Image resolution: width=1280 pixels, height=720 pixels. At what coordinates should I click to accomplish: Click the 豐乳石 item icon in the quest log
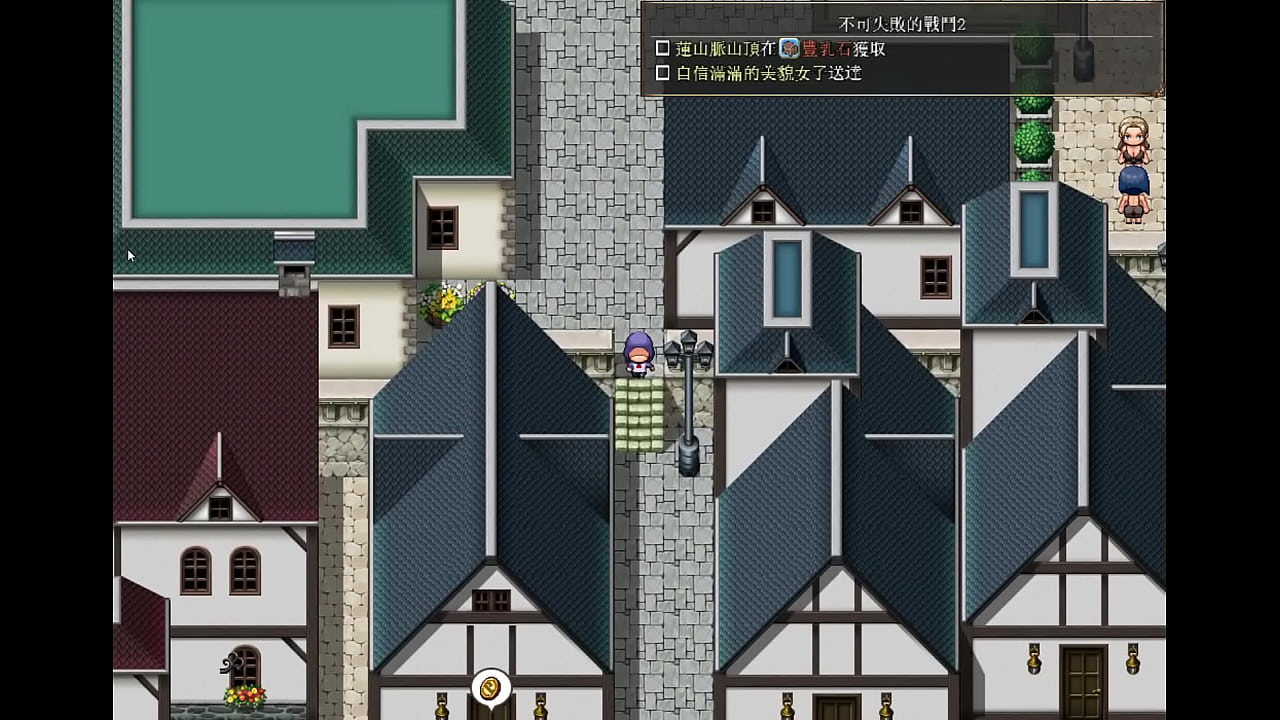tap(789, 47)
